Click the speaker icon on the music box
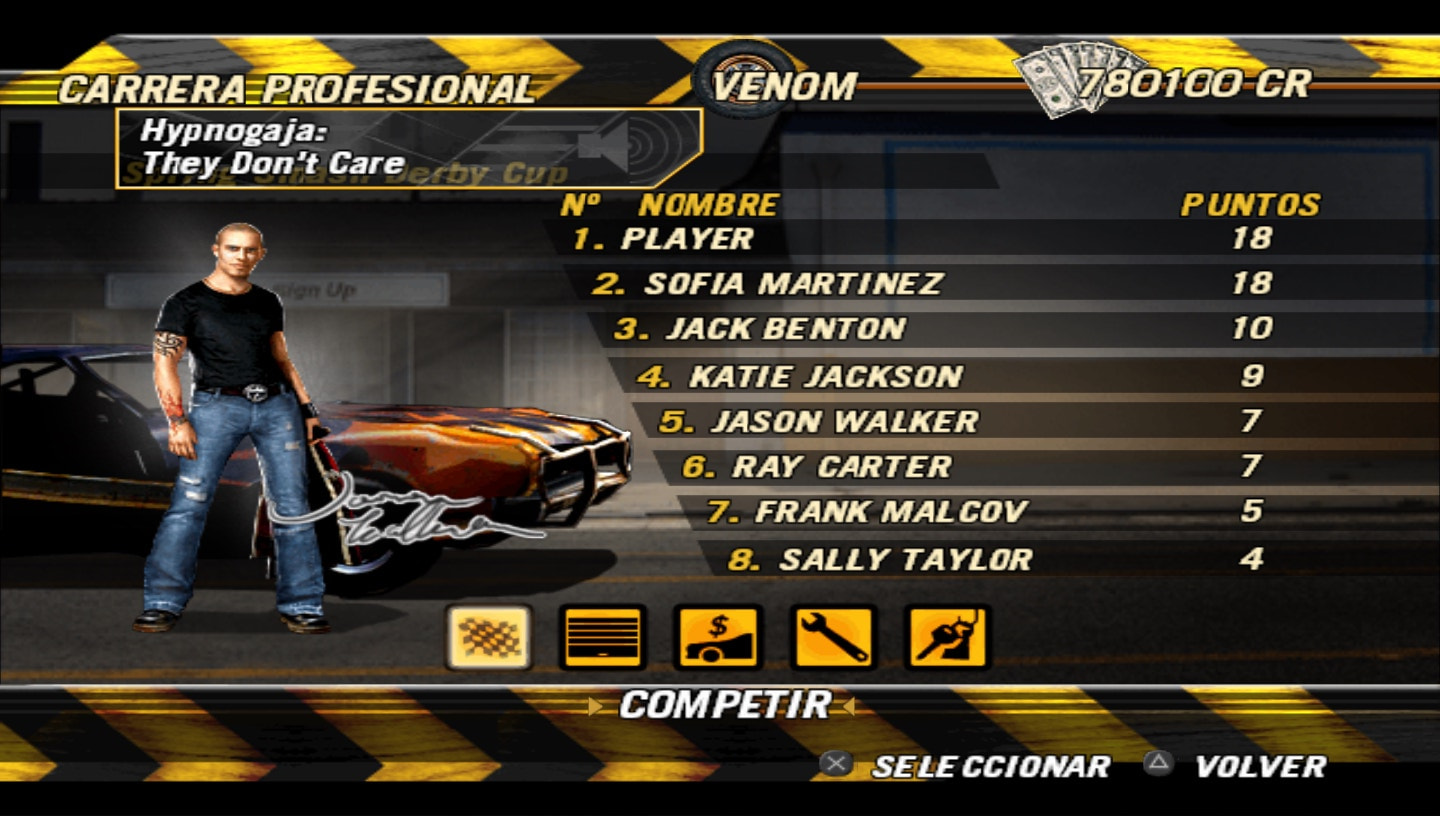1440x816 pixels. (601, 144)
